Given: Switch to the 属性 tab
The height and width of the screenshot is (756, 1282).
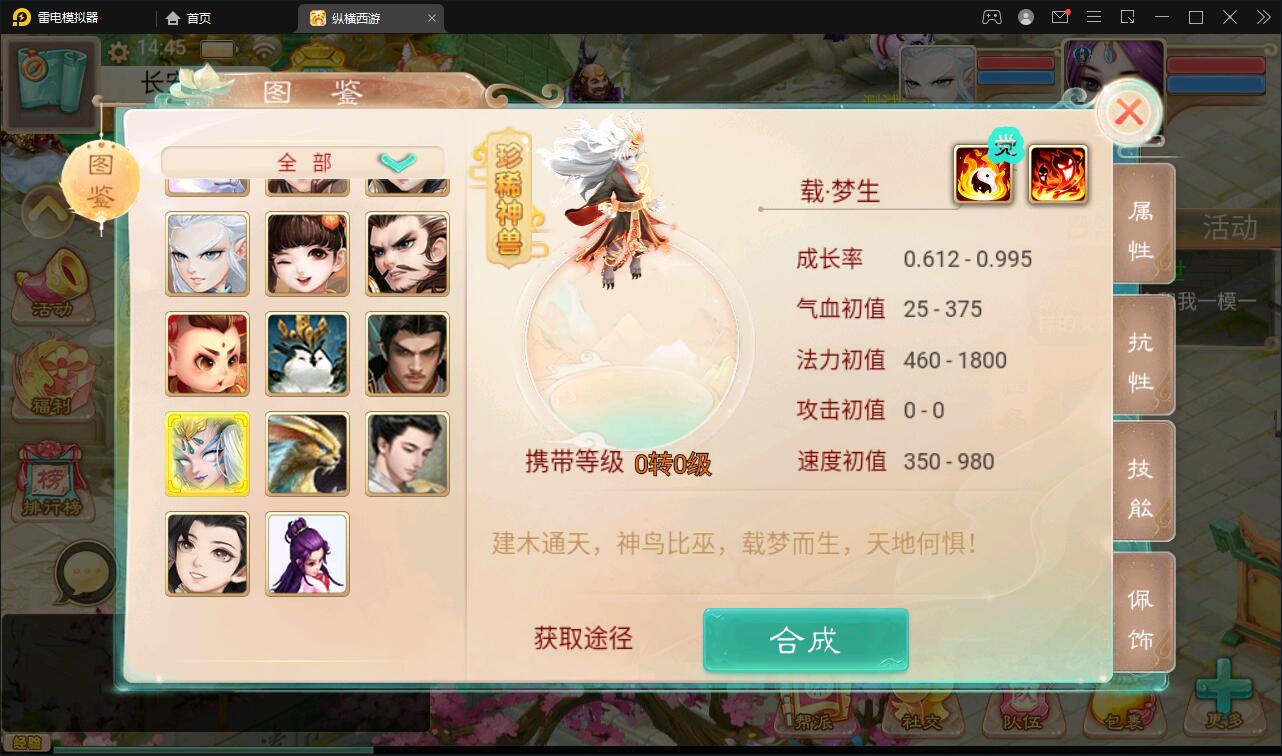Looking at the screenshot, I should [1143, 226].
